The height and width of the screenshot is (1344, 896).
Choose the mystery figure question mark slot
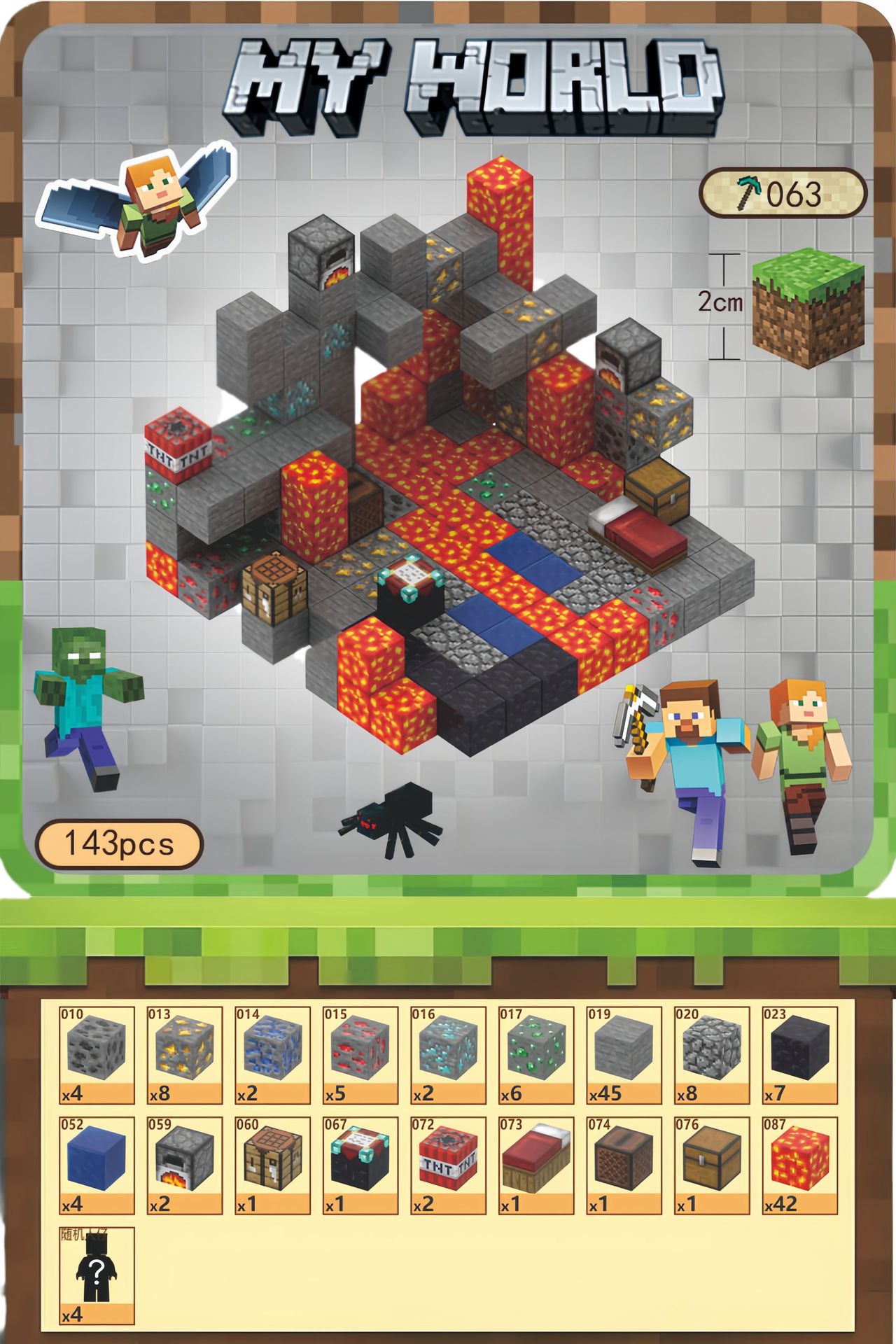pos(97,1275)
